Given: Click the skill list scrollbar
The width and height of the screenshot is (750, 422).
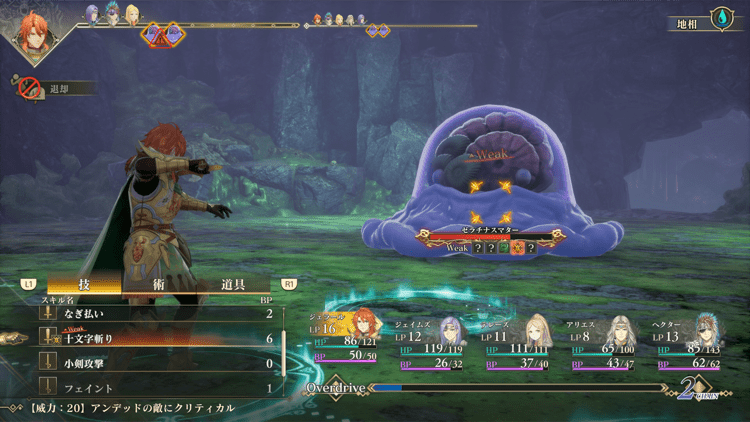Looking at the screenshot, I should click(x=286, y=343).
